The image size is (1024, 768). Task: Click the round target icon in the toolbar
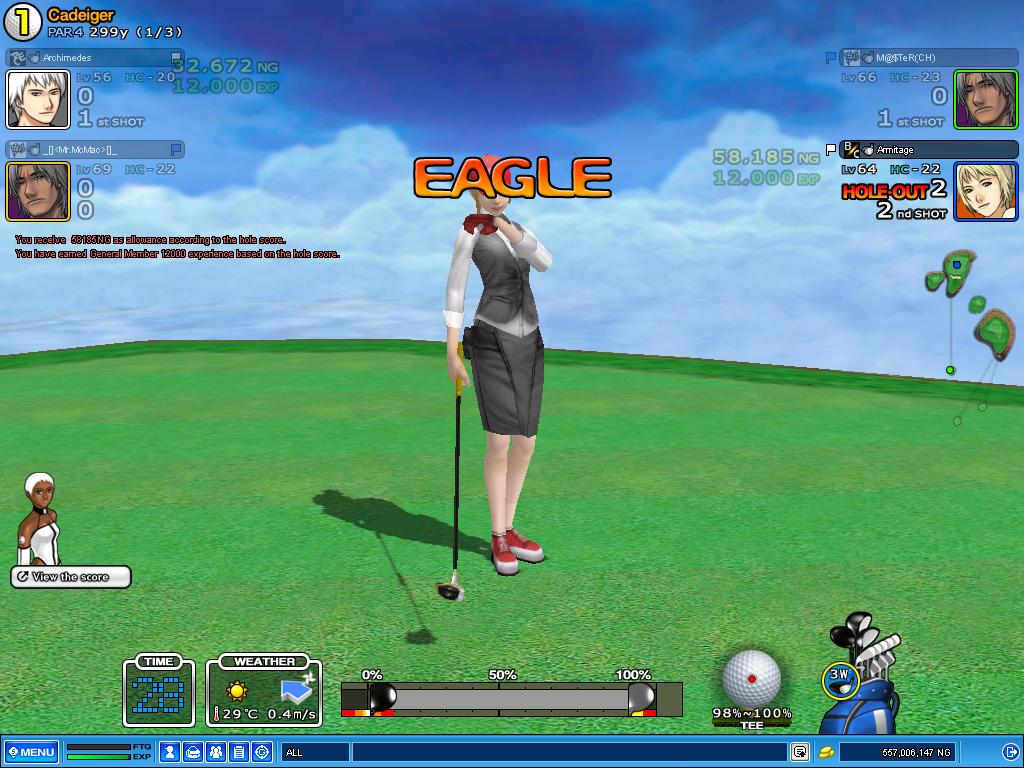(263, 752)
